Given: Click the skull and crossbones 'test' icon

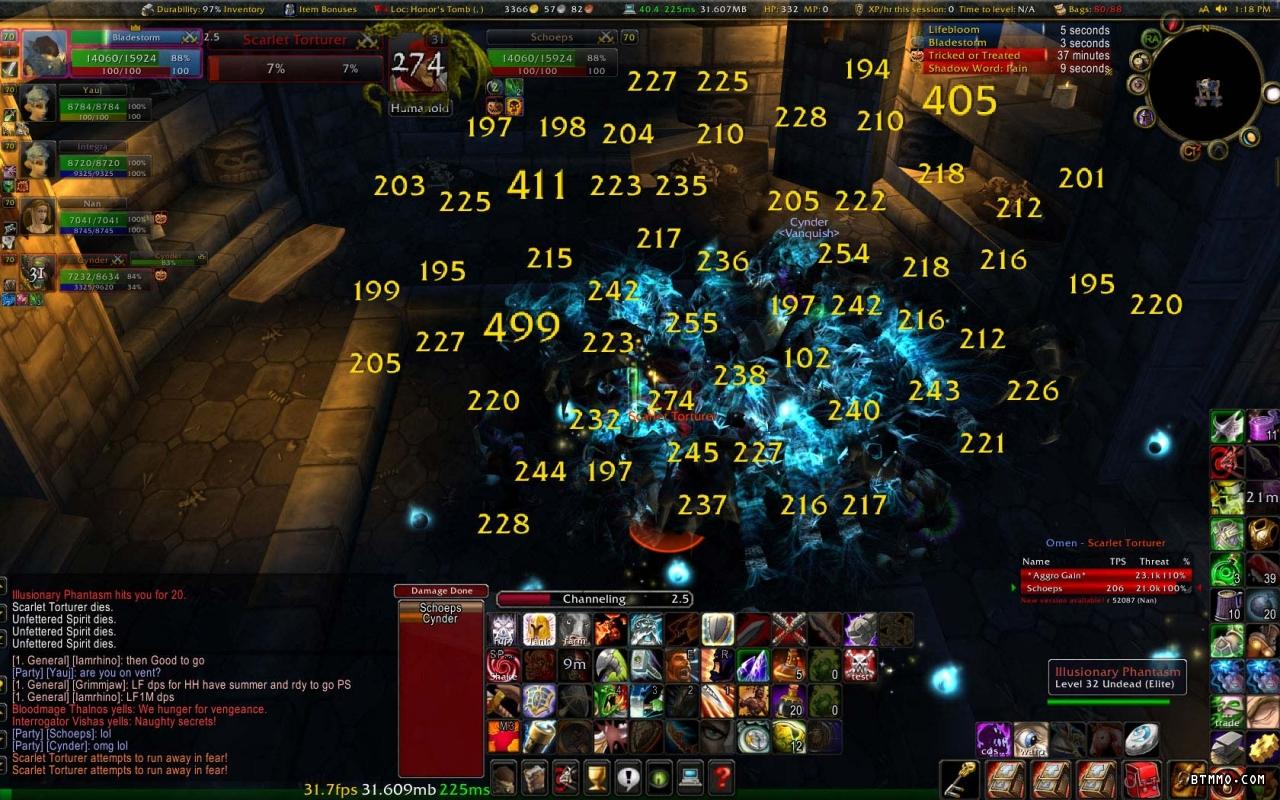Looking at the screenshot, I should pyautogui.click(x=859, y=665).
